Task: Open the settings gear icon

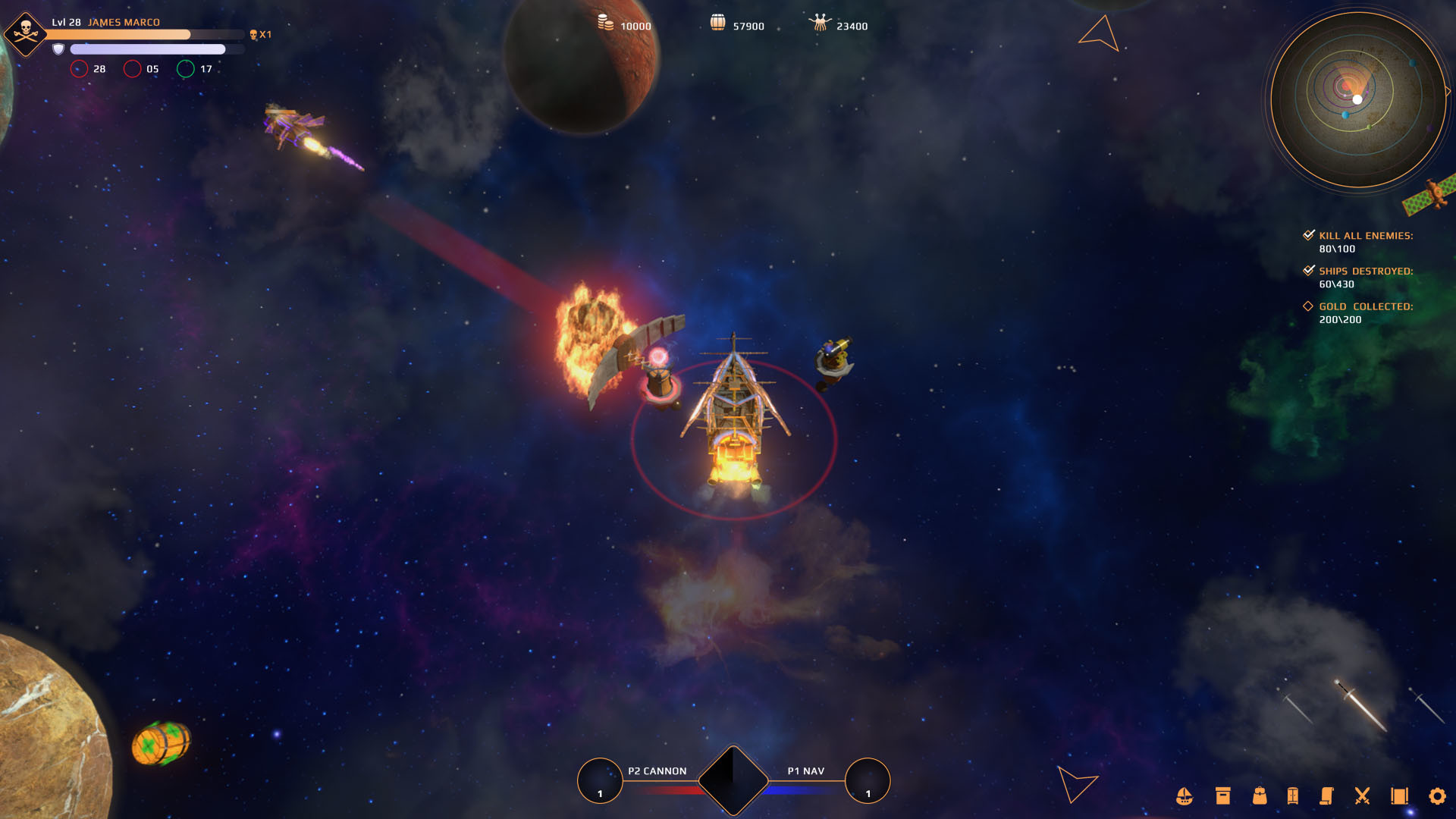Action: click(1438, 797)
